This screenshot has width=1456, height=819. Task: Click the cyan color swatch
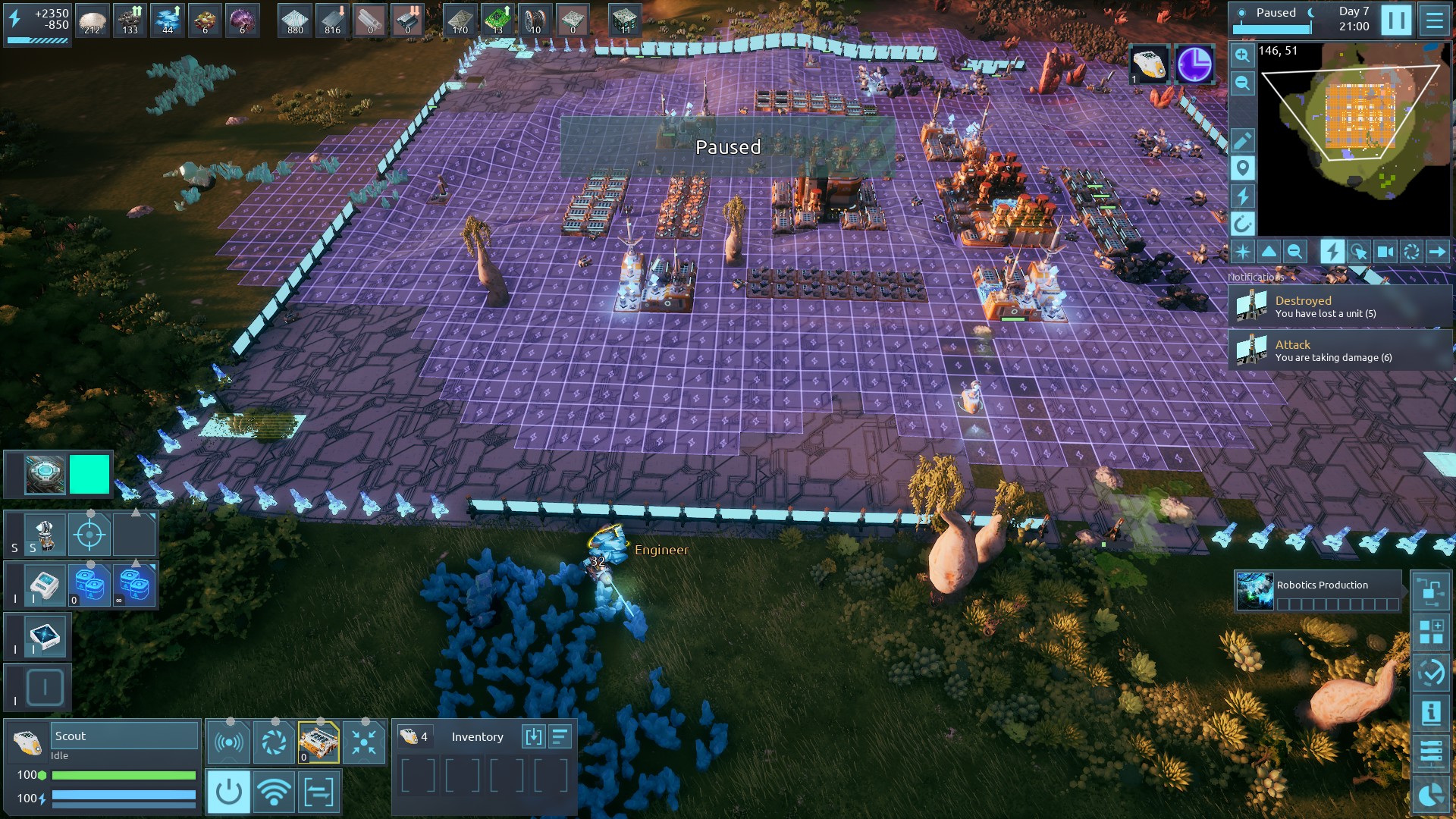(89, 474)
